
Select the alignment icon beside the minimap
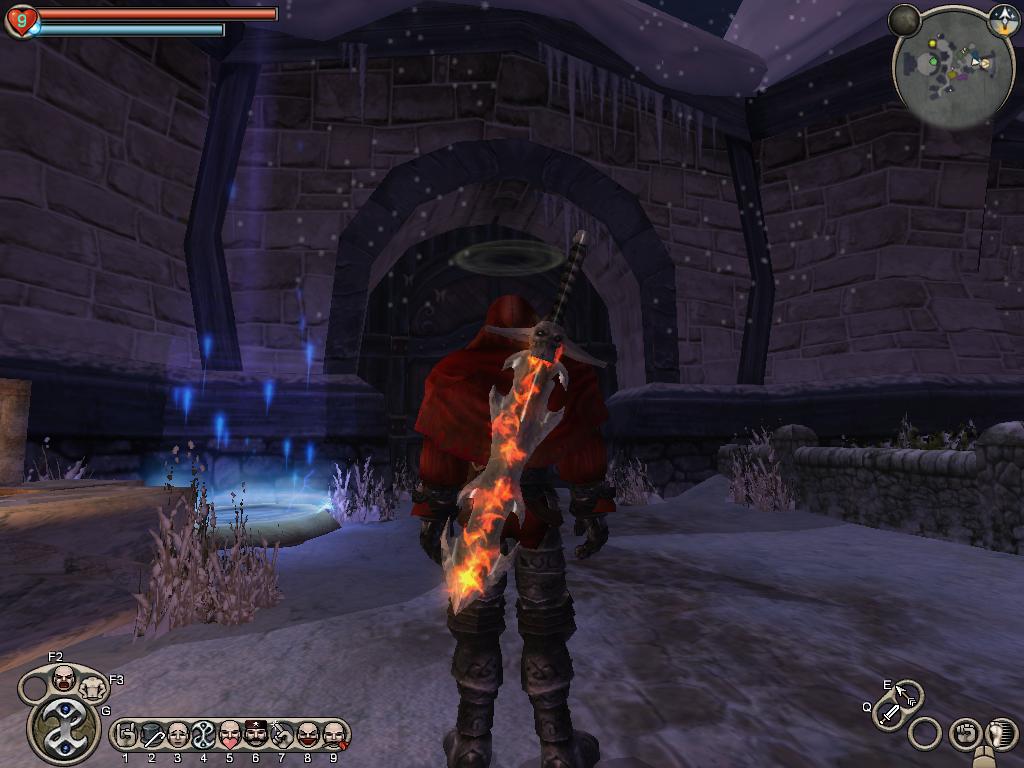tap(1003, 17)
